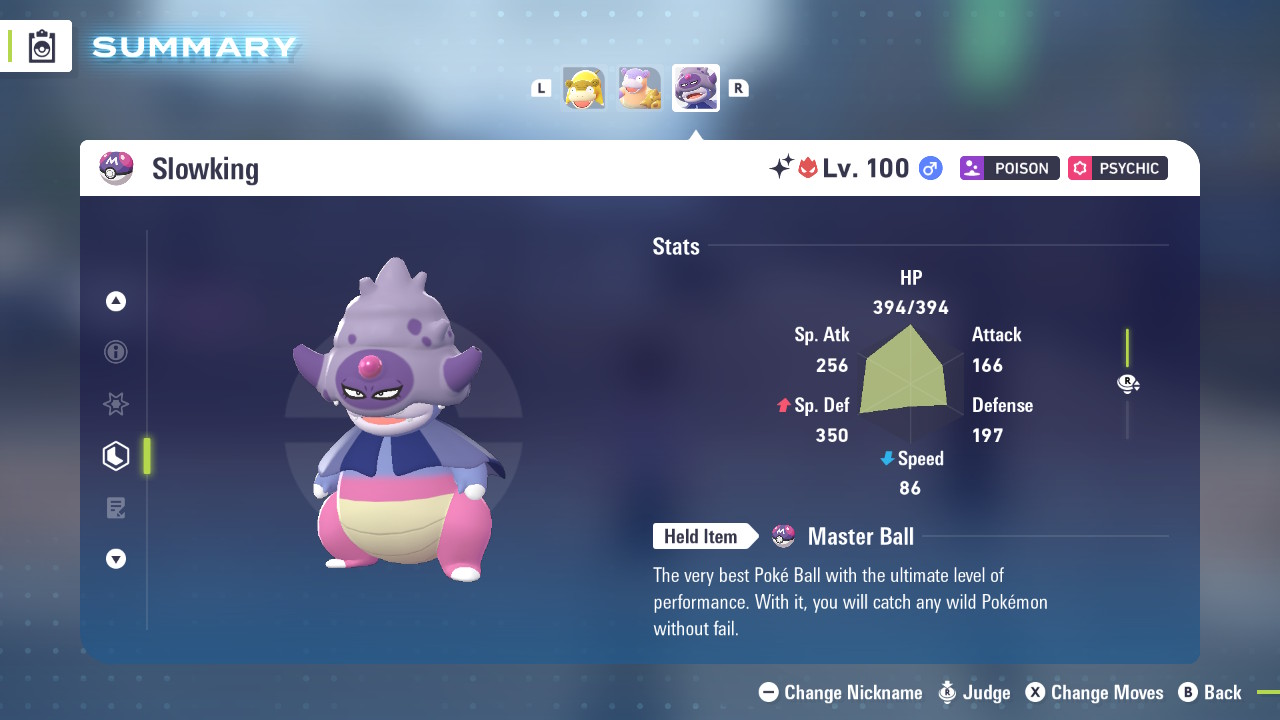Click the stats view toggle beside chart
The width and height of the screenshot is (1280, 720).
(1128, 384)
